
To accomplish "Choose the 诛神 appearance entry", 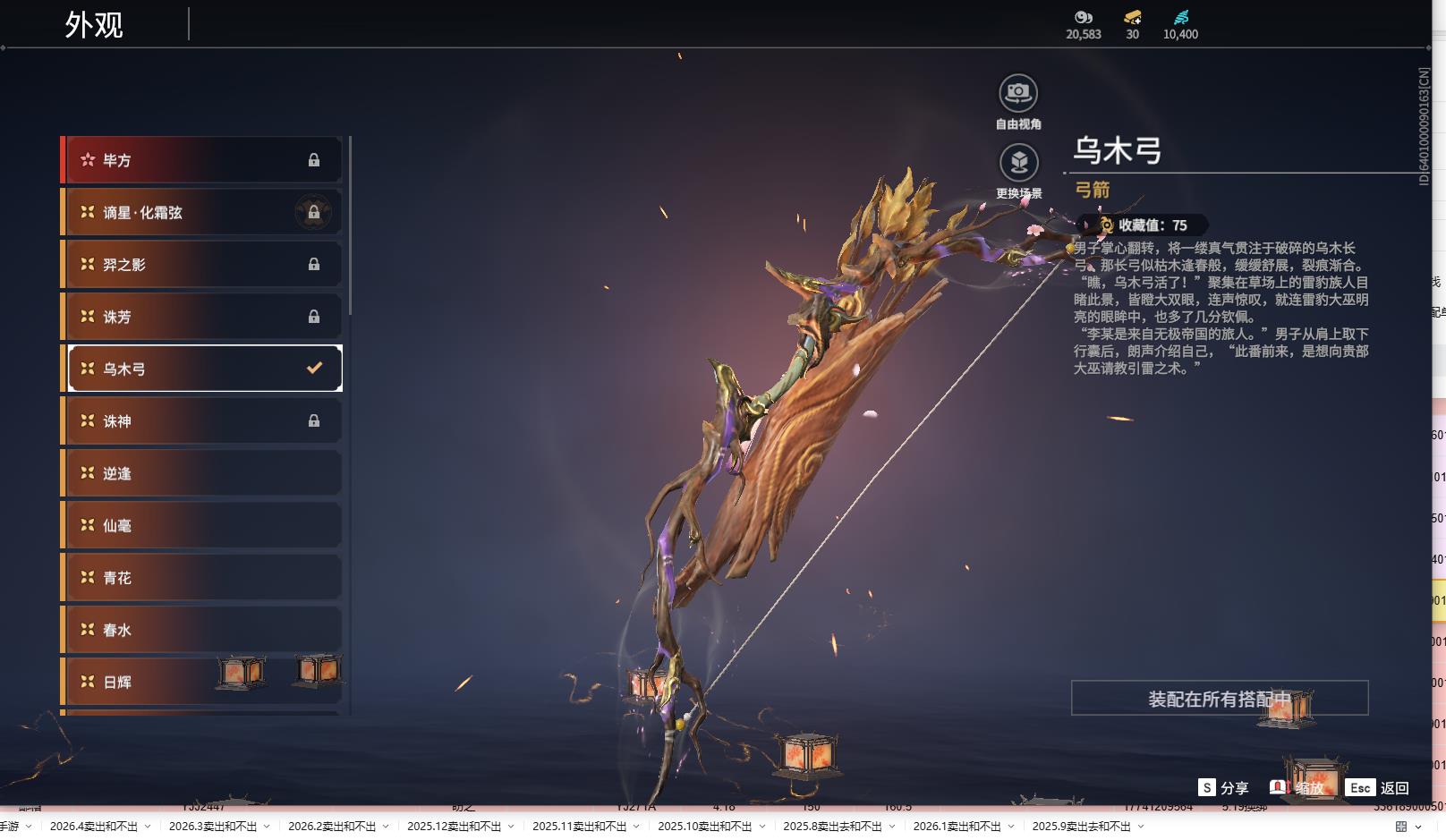I will [201, 420].
